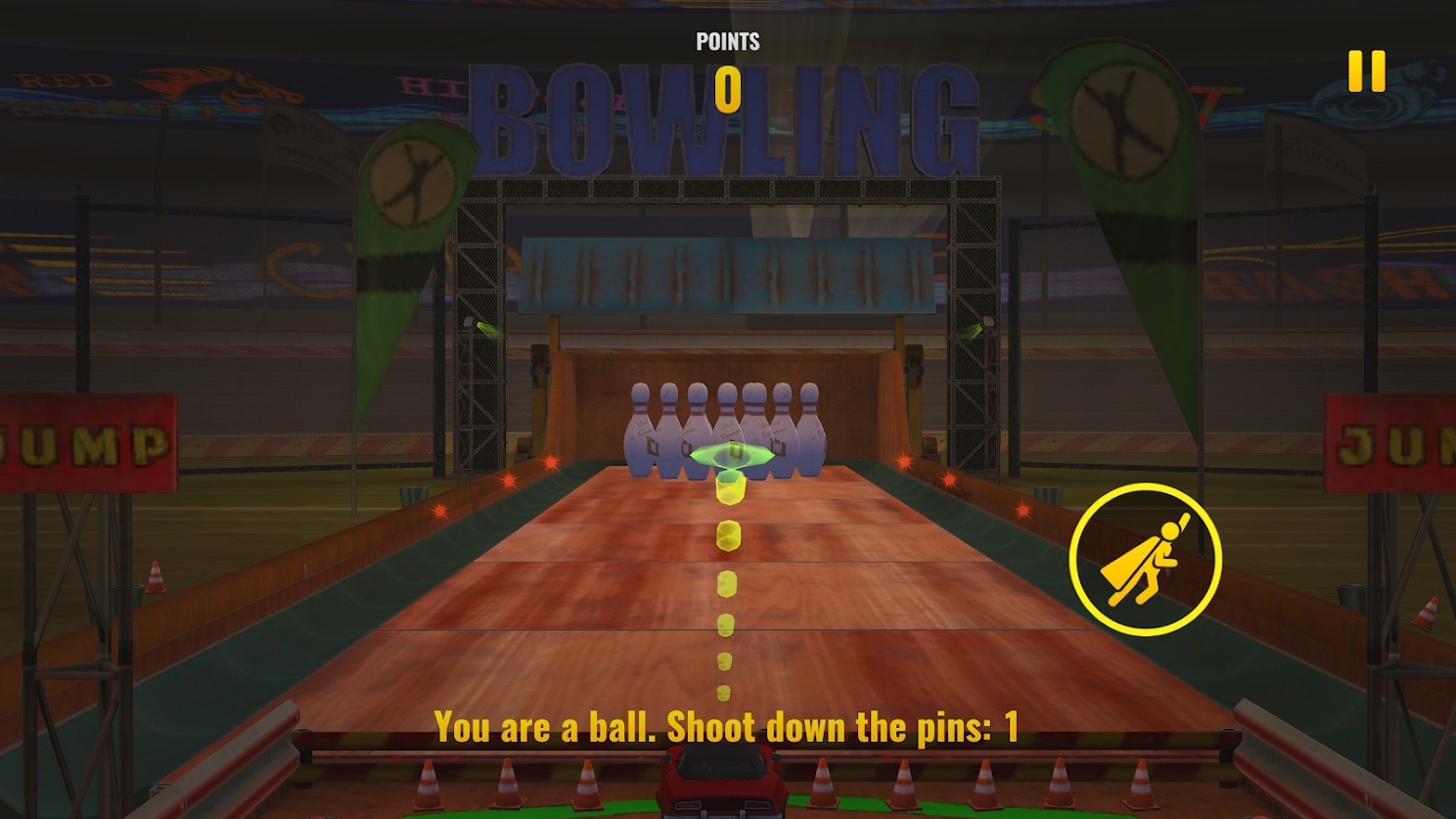Pause the game with the yellow pause icon
The width and height of the screenshot is (1456, 819).
pyautogui.click(x=1366, y=71)
